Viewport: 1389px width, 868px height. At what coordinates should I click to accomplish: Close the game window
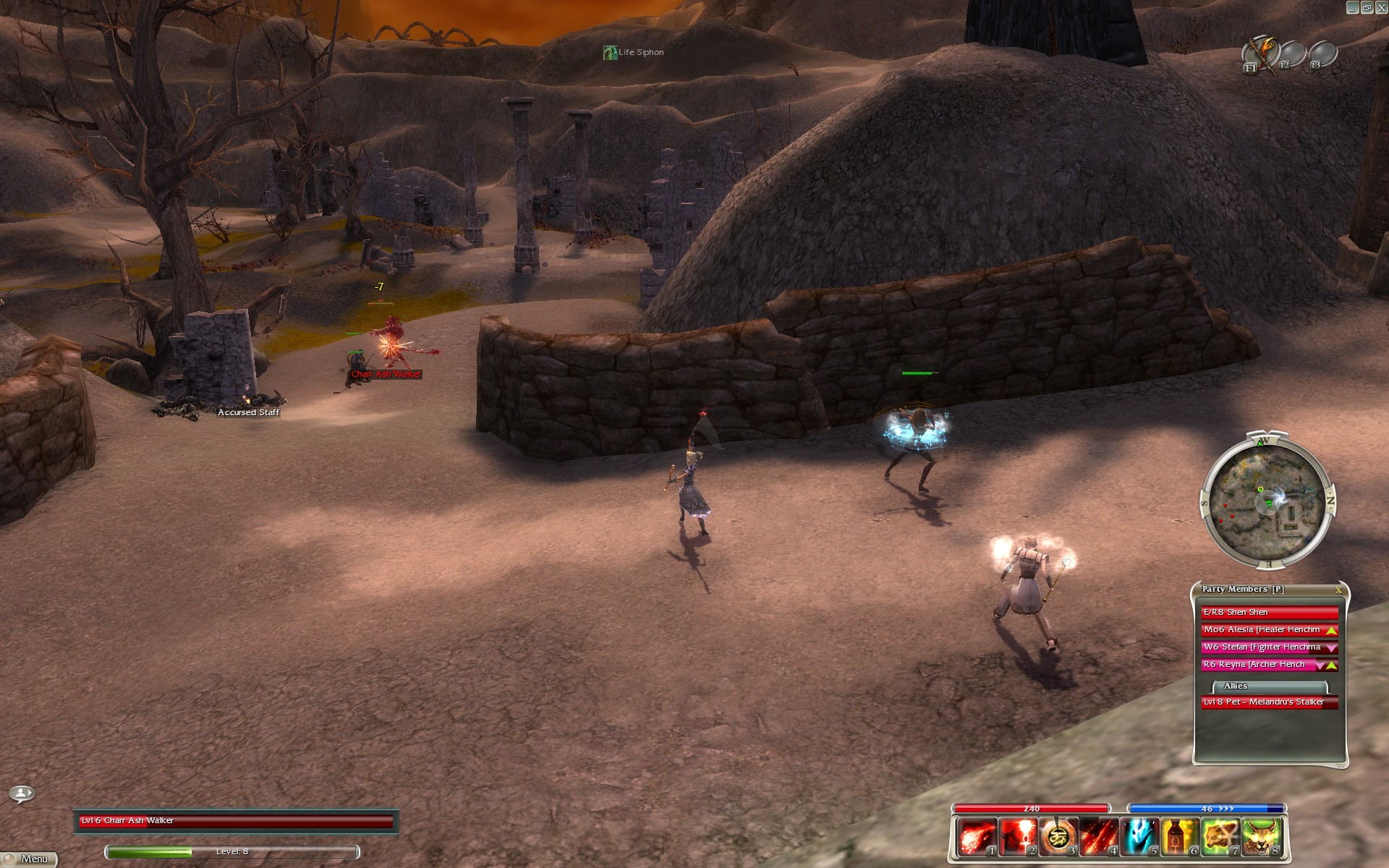click(1380, 7)
